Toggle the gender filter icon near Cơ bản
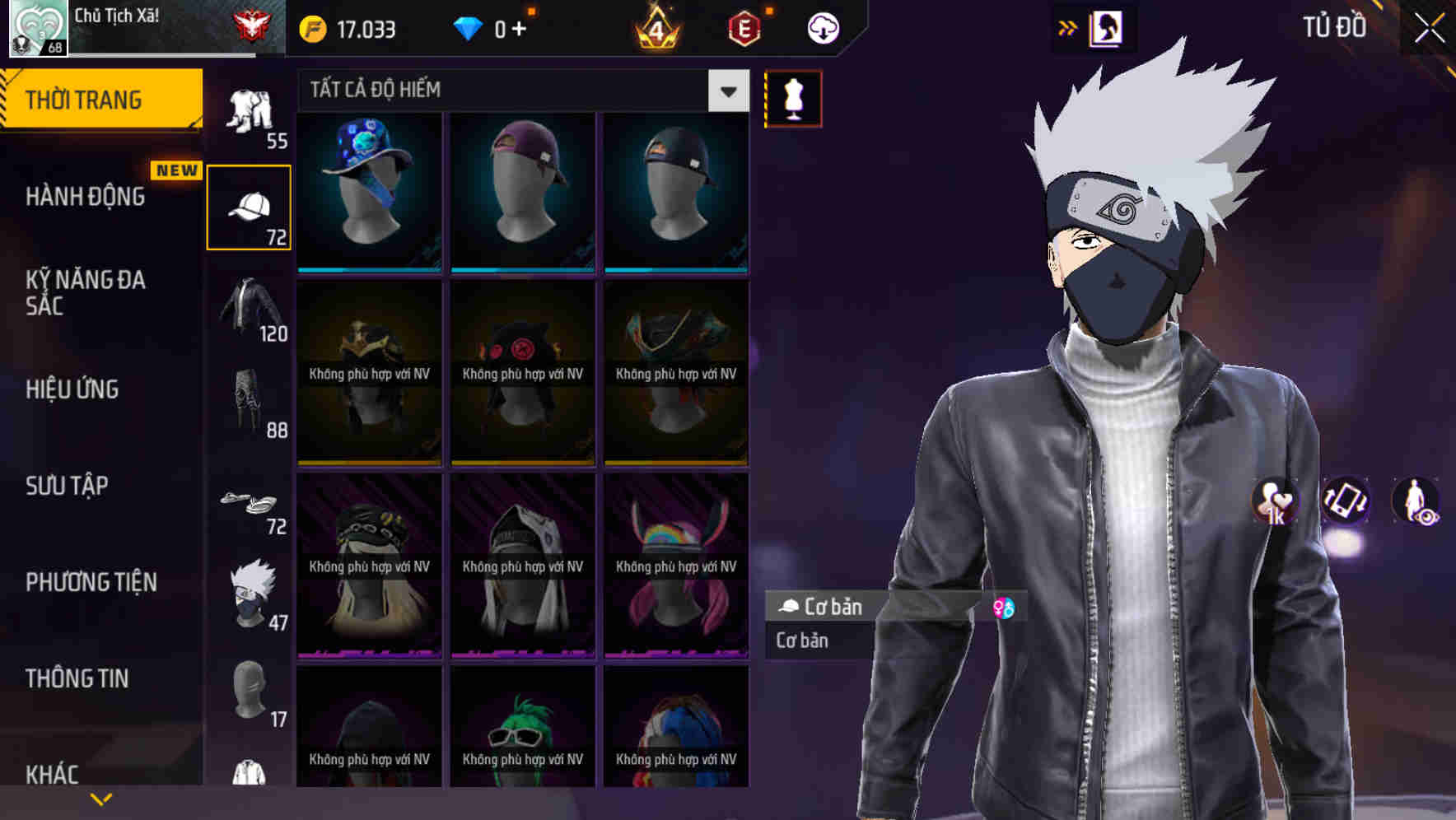This screenshot has height=820, width=1456. coord(1005,608)
